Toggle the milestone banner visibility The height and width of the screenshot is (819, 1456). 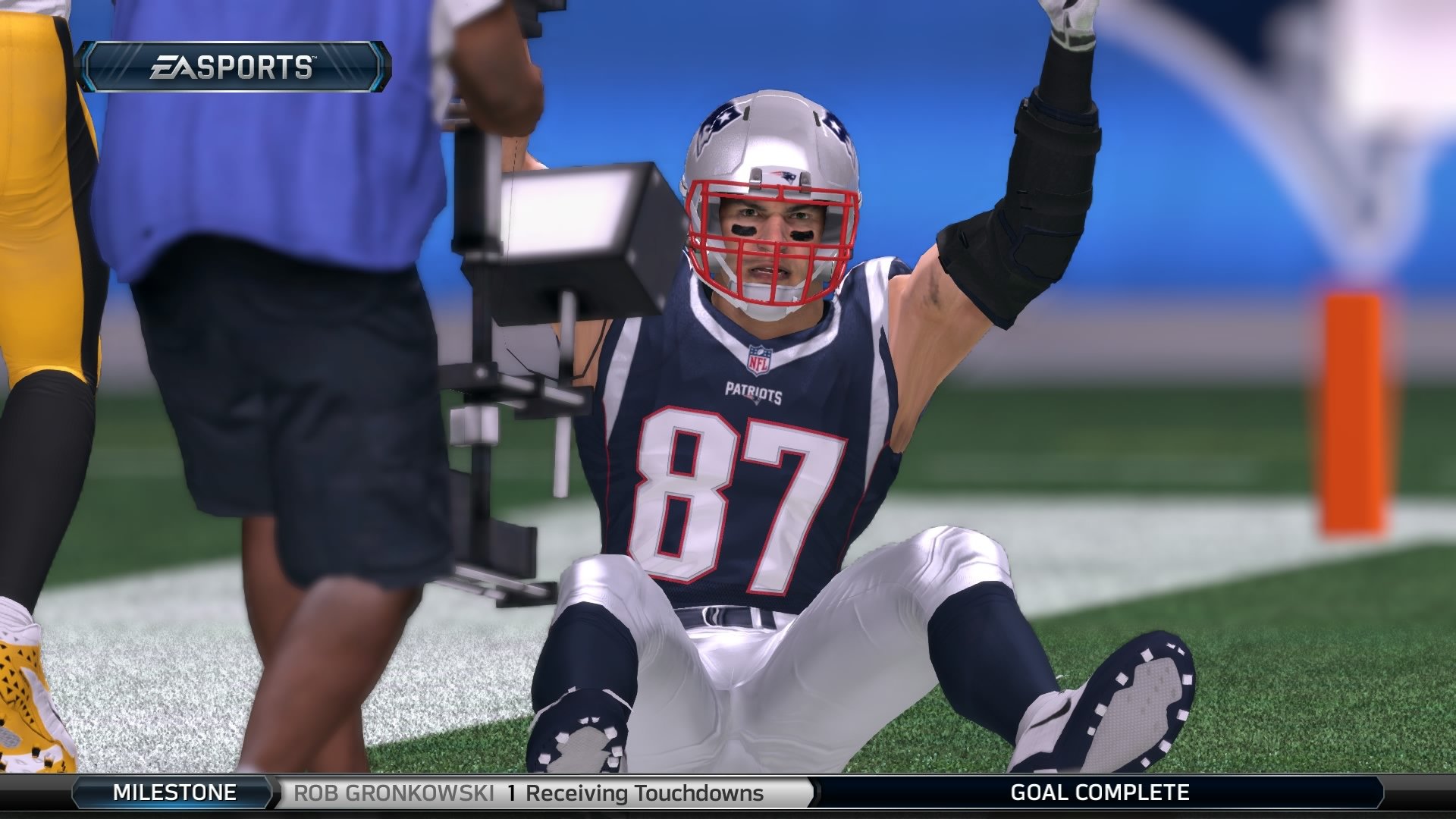click(x=728, y=794)
